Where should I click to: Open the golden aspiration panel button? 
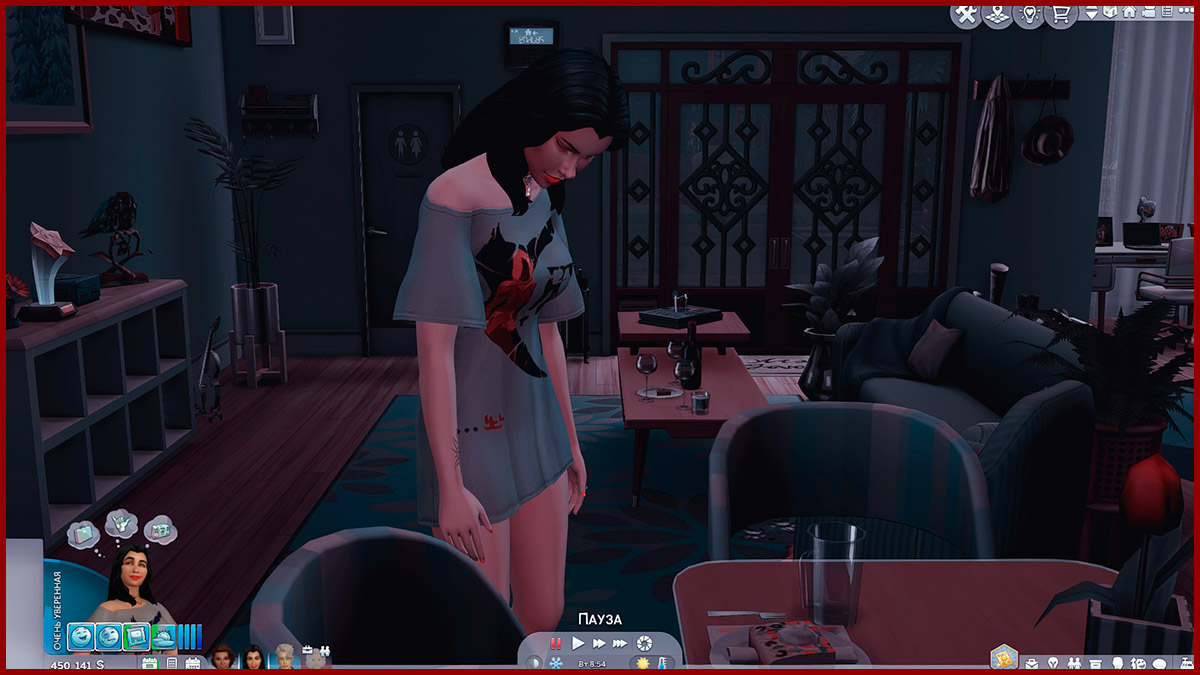tap(1003, 658)
